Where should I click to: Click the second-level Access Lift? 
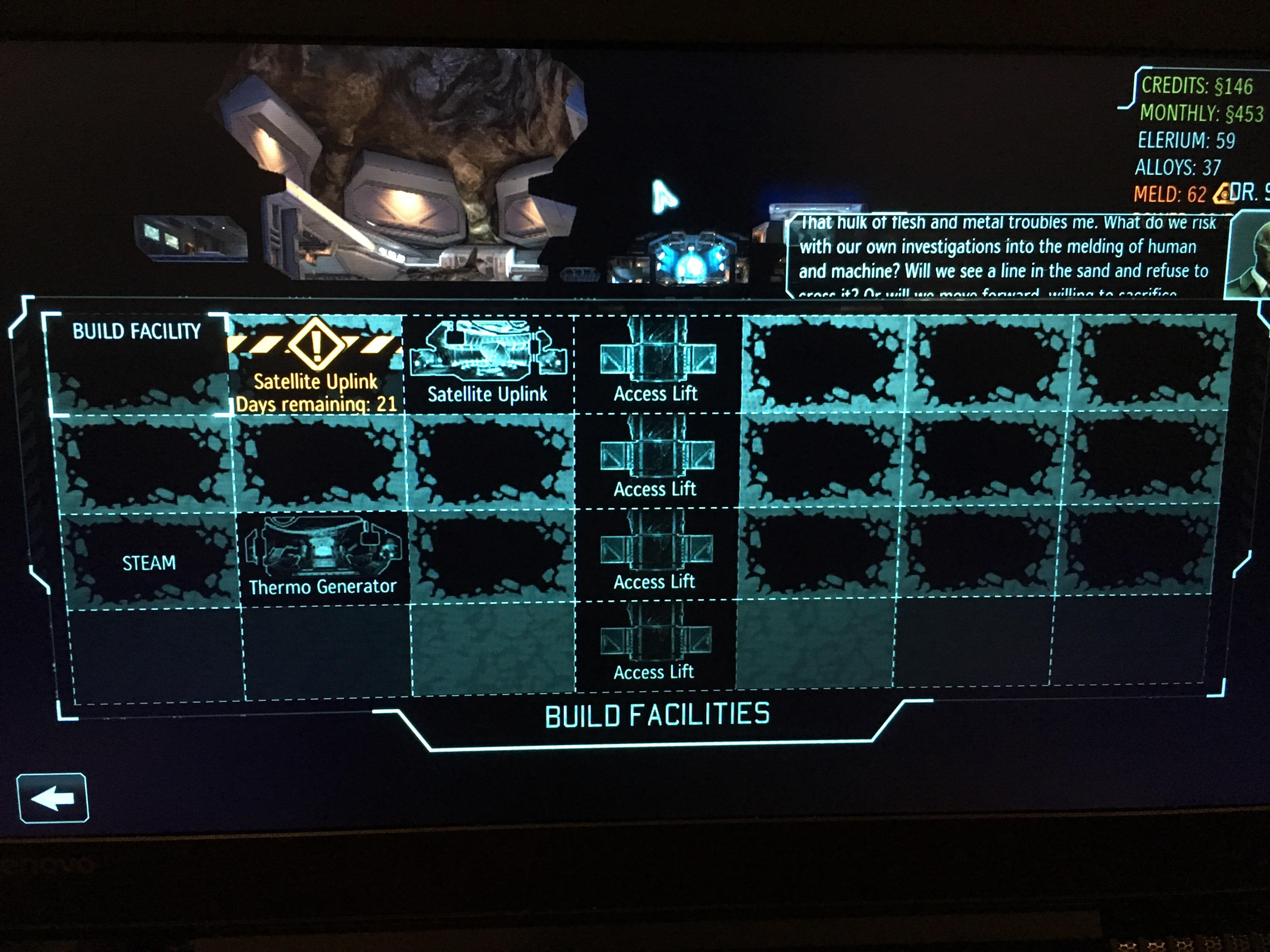point(656,459)
